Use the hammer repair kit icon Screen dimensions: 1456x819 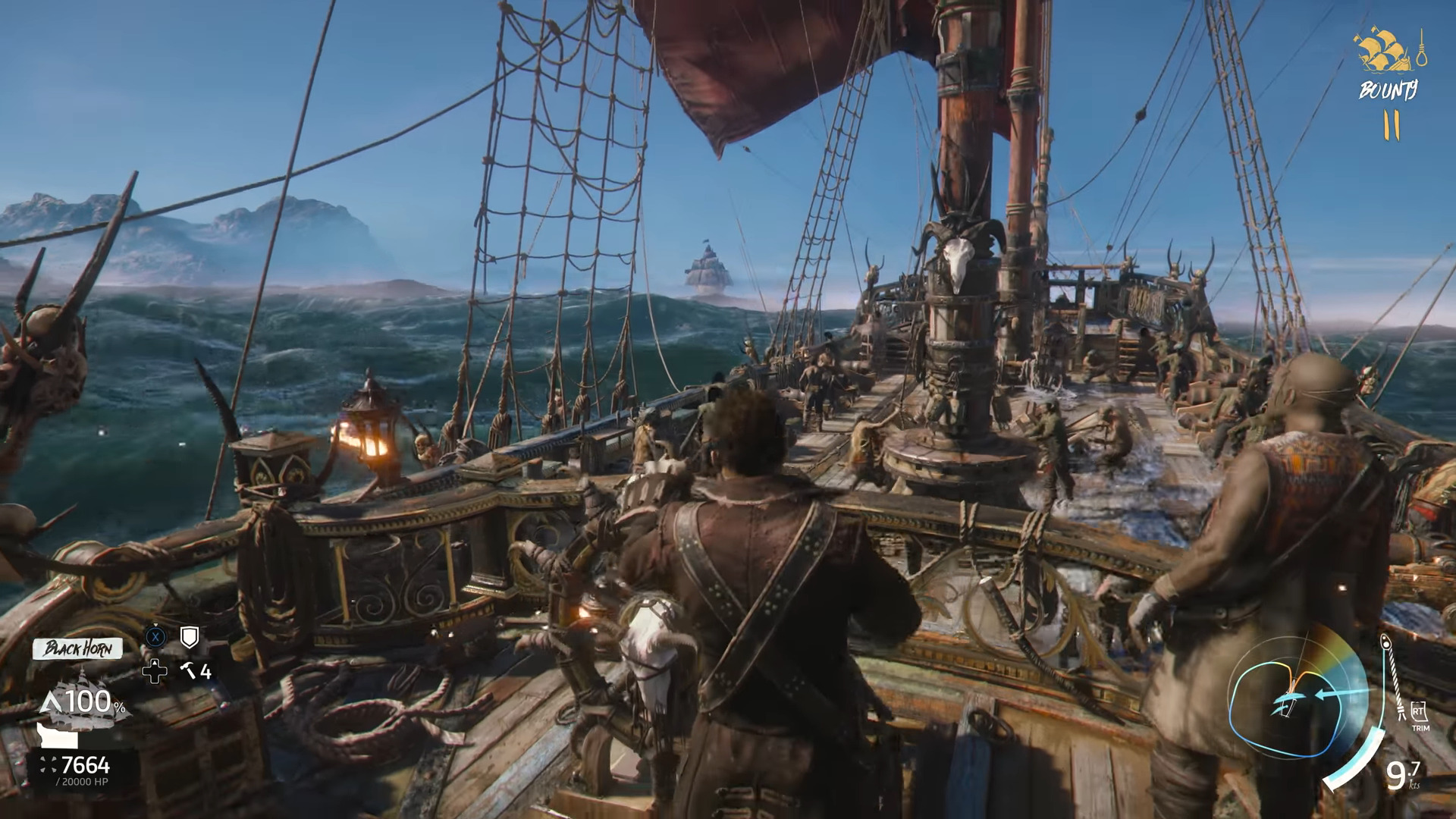point(187,670)
